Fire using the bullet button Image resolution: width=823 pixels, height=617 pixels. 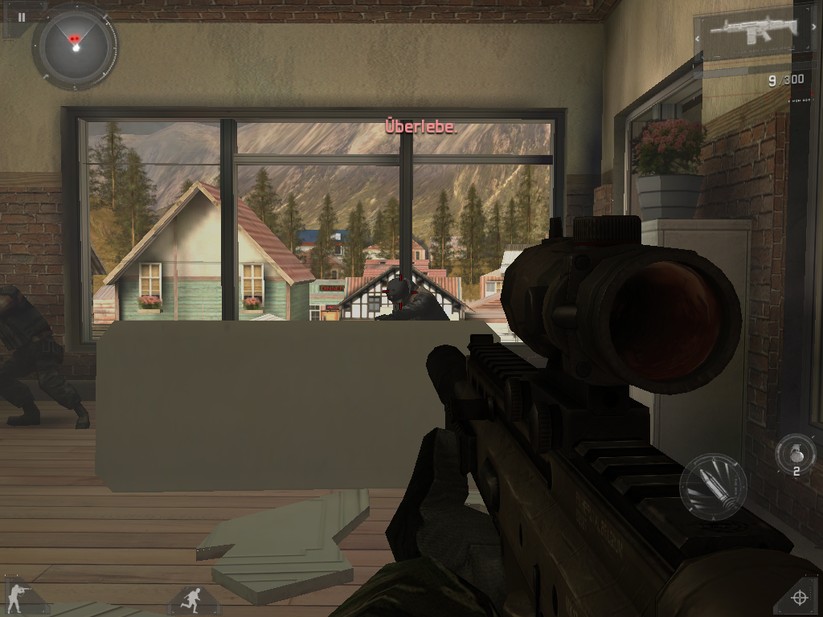pyautogui.click(x=713, y=487)
